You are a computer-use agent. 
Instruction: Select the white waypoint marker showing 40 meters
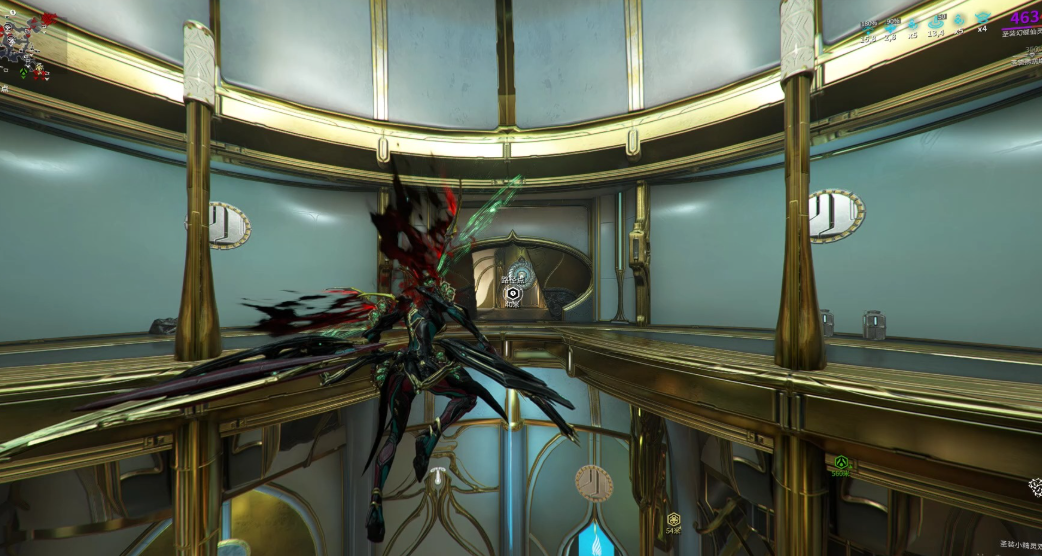513,293
